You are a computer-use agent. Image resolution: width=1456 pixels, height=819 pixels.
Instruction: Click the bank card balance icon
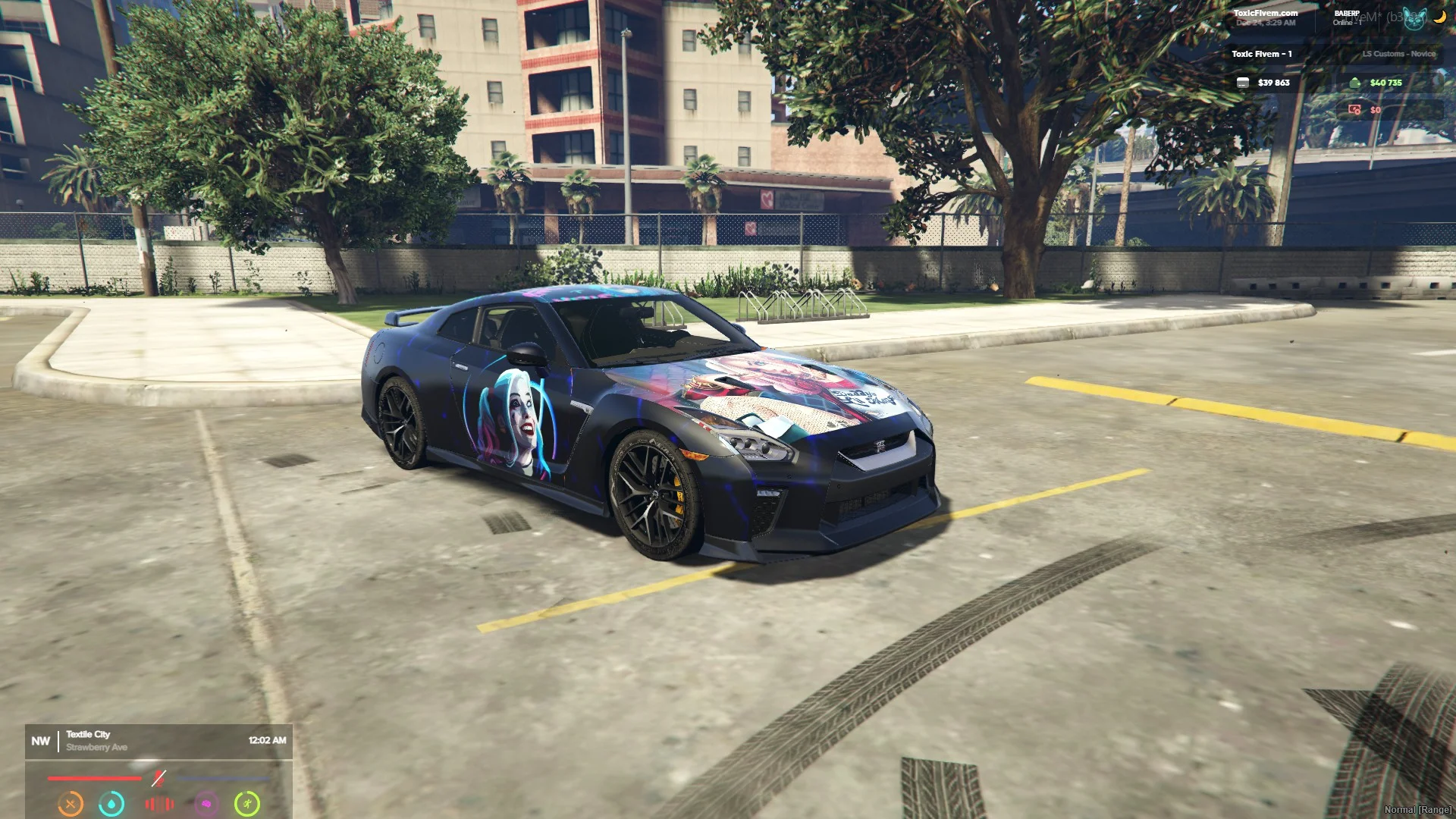click(x=1243, y=83)
